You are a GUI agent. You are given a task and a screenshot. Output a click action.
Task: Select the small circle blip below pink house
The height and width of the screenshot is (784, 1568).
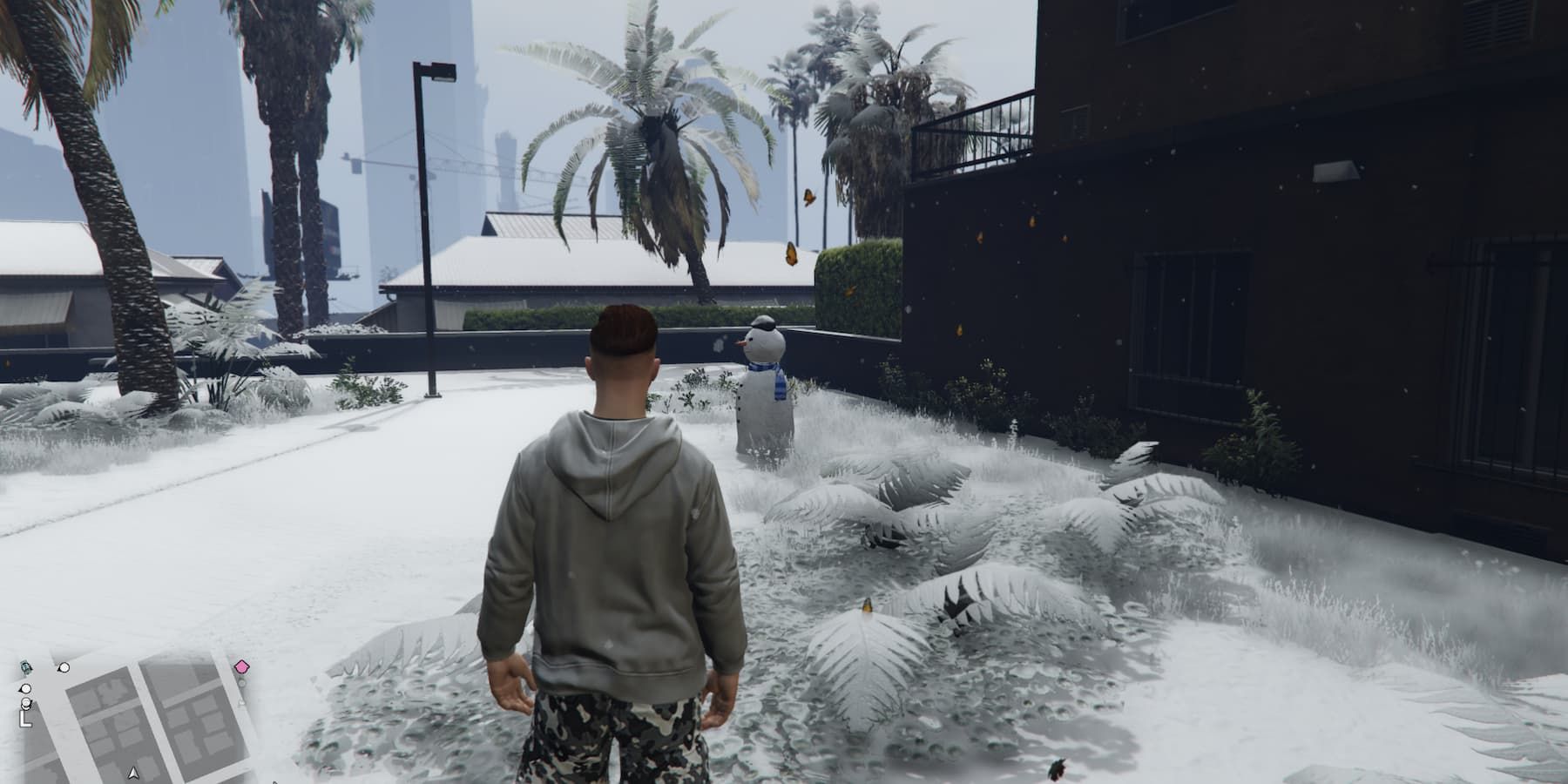242,682
